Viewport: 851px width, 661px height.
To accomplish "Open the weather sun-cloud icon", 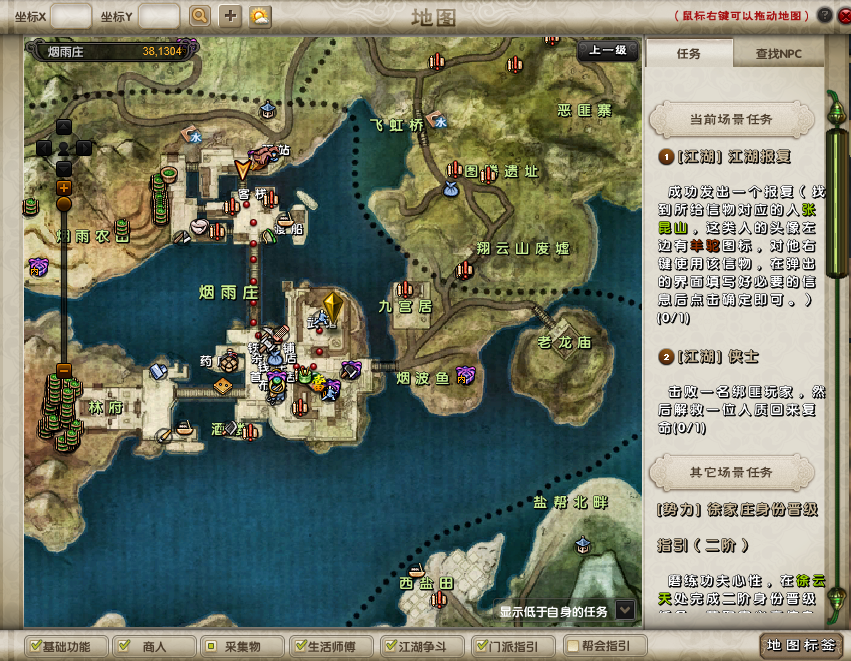I will [259, 16].
